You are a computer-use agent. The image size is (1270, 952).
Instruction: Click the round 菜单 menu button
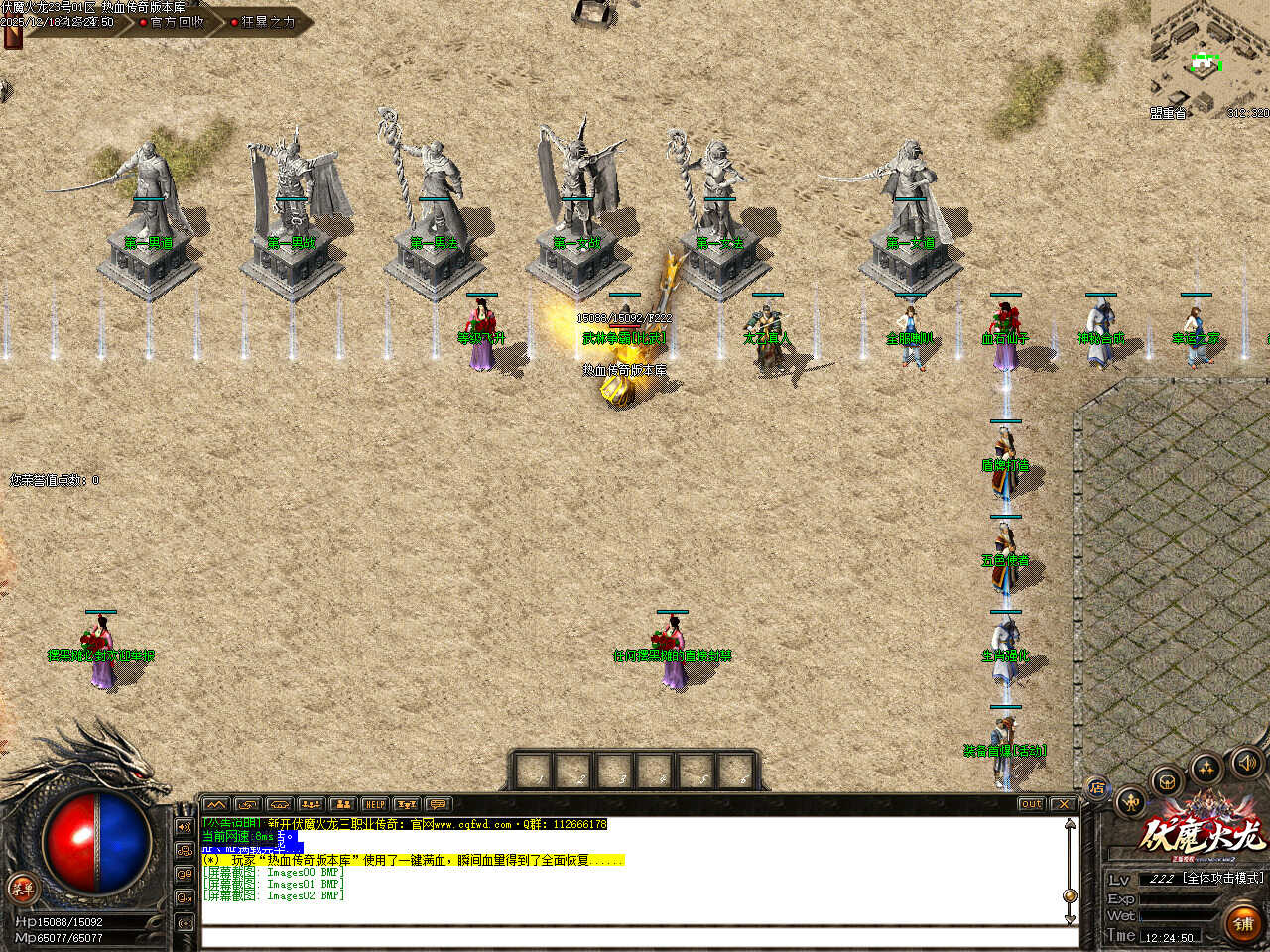coord(21,888)
